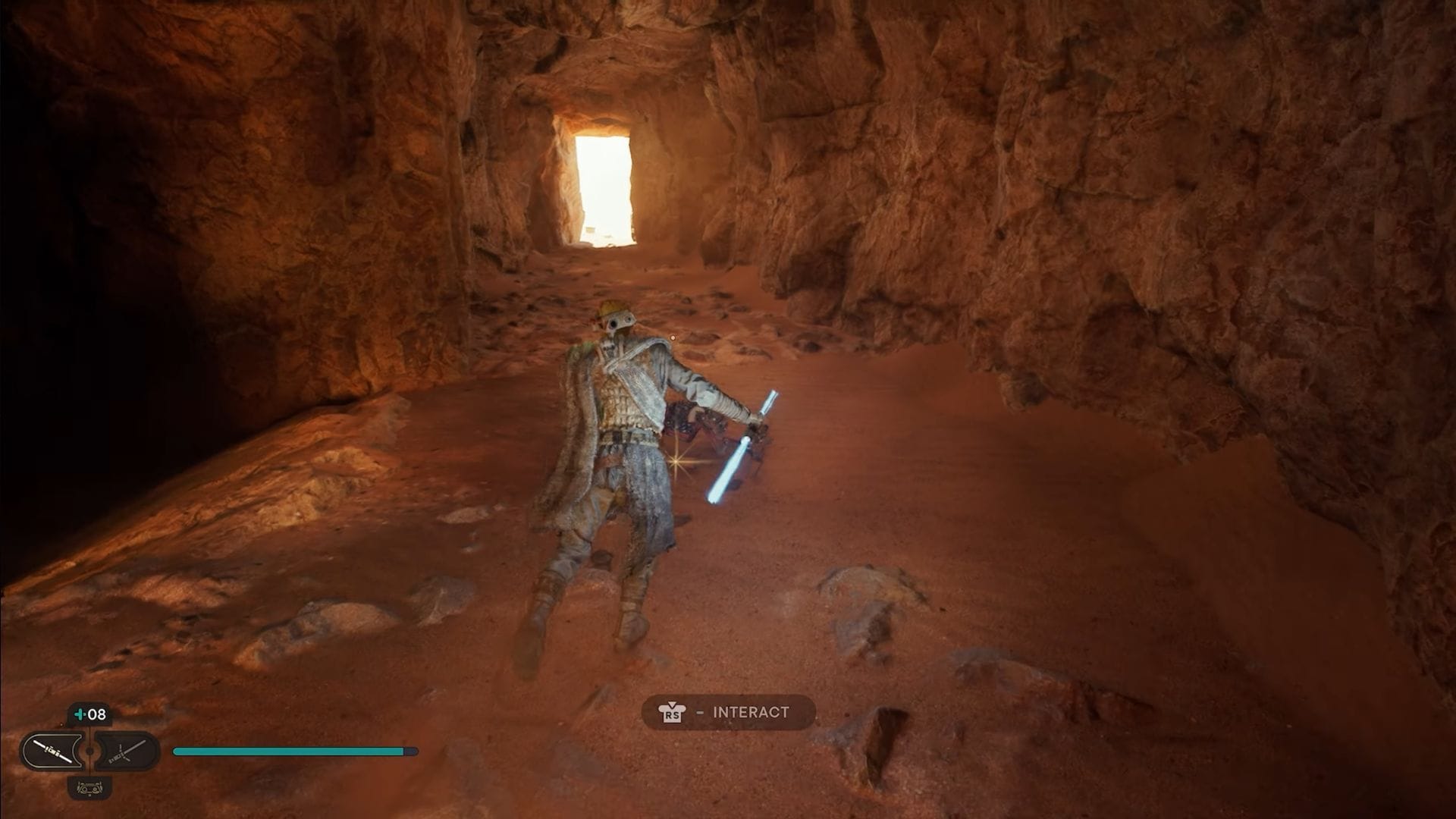Select the single-blade lightsaber stance icon
This screenshot has width=1456, height=819.
[53, 752]
